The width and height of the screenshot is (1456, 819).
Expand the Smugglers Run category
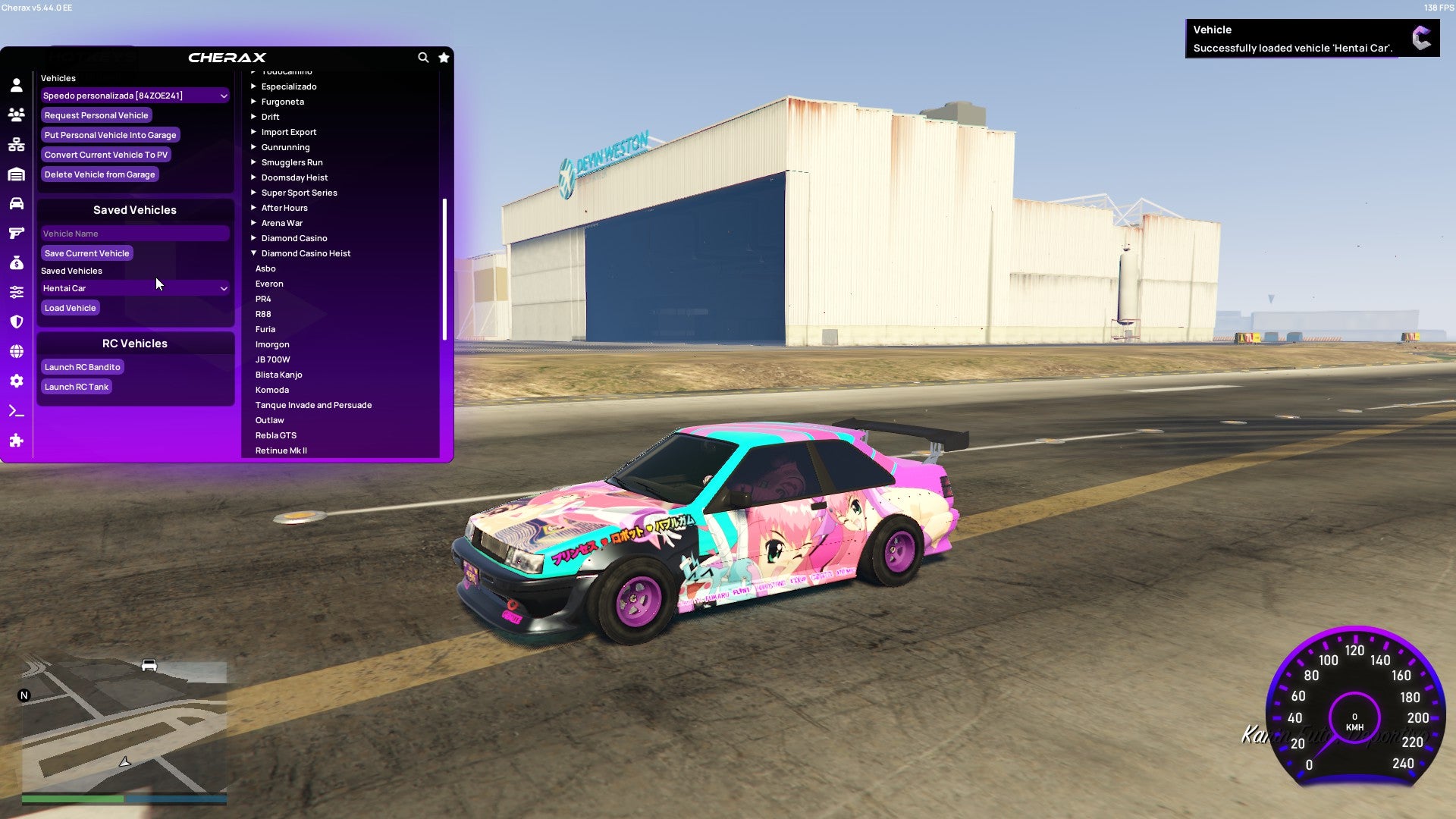[x=292, y=162]
